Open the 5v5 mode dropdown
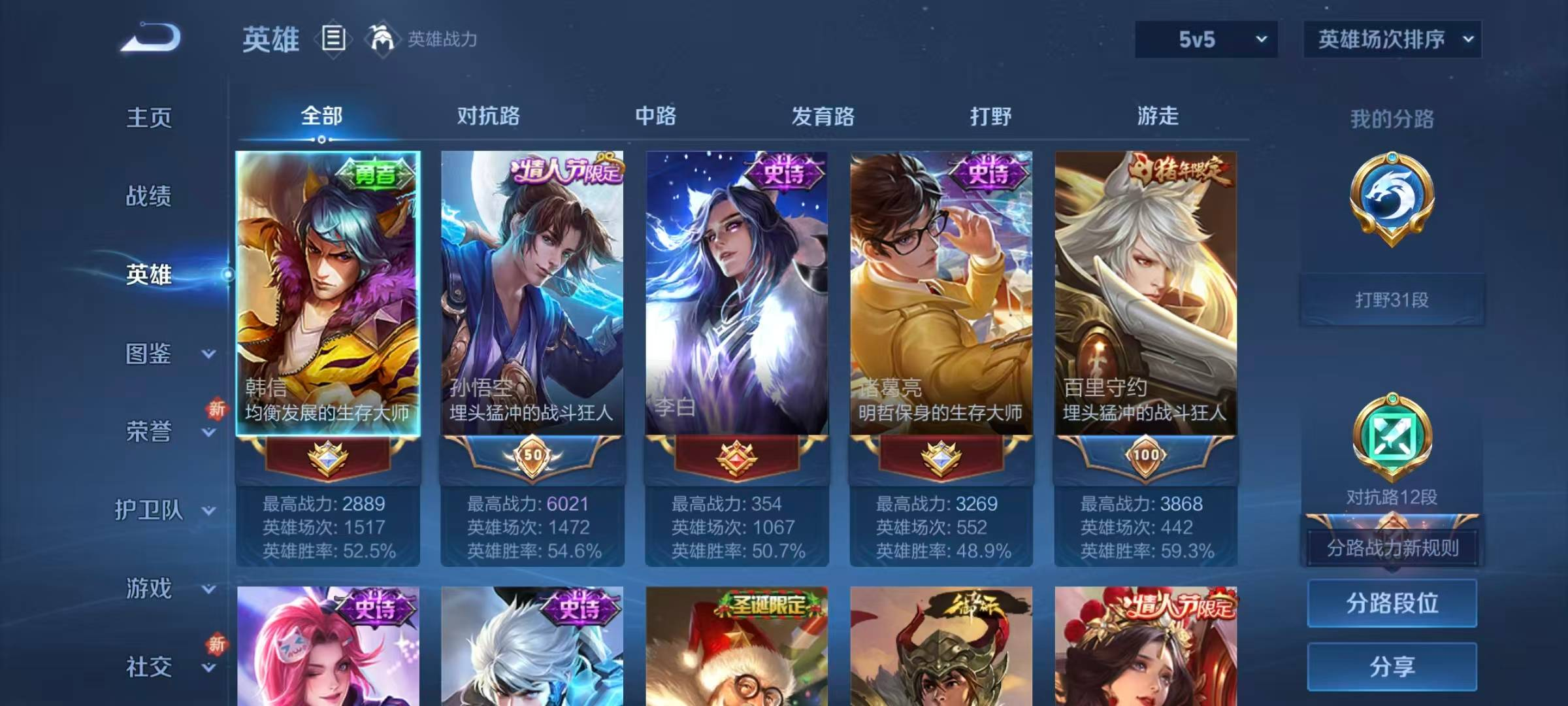1568x706 pixels. pos(1205,39)
